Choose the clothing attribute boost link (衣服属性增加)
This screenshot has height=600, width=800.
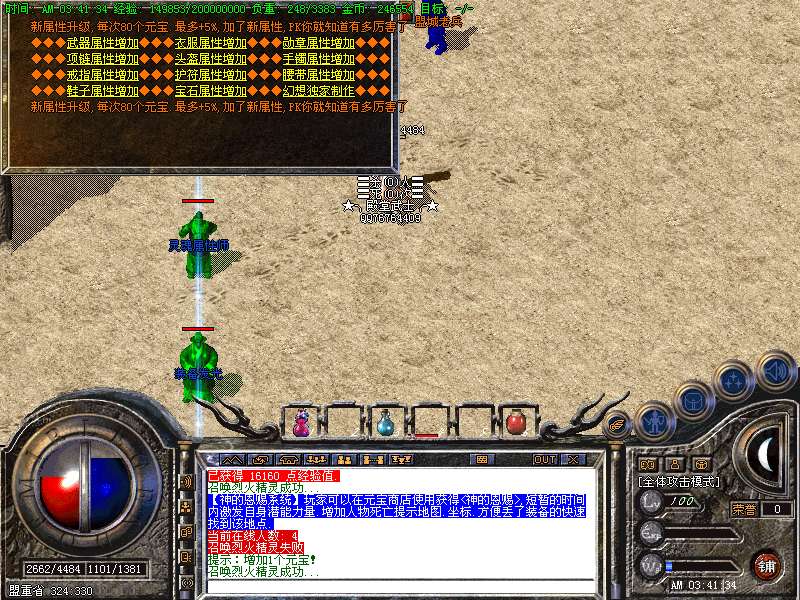(x=209, y=43)
